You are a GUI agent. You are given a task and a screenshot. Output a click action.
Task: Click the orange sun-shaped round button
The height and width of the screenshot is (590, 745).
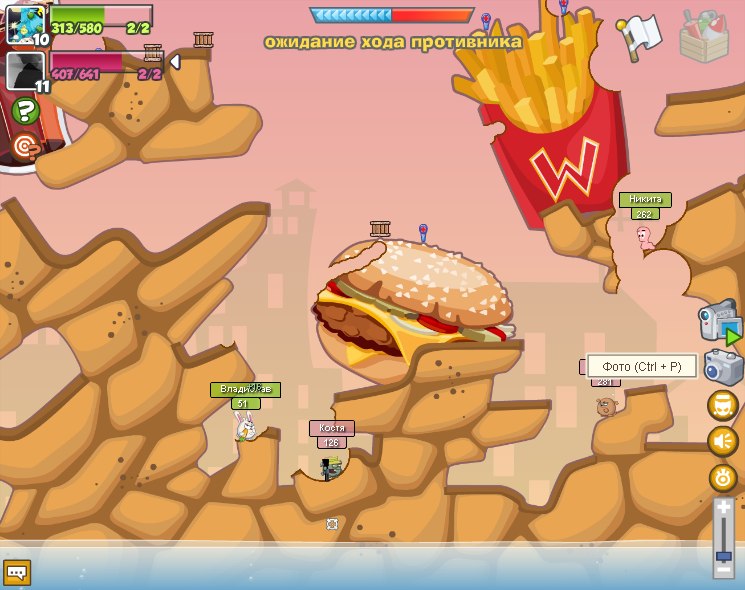722,477
